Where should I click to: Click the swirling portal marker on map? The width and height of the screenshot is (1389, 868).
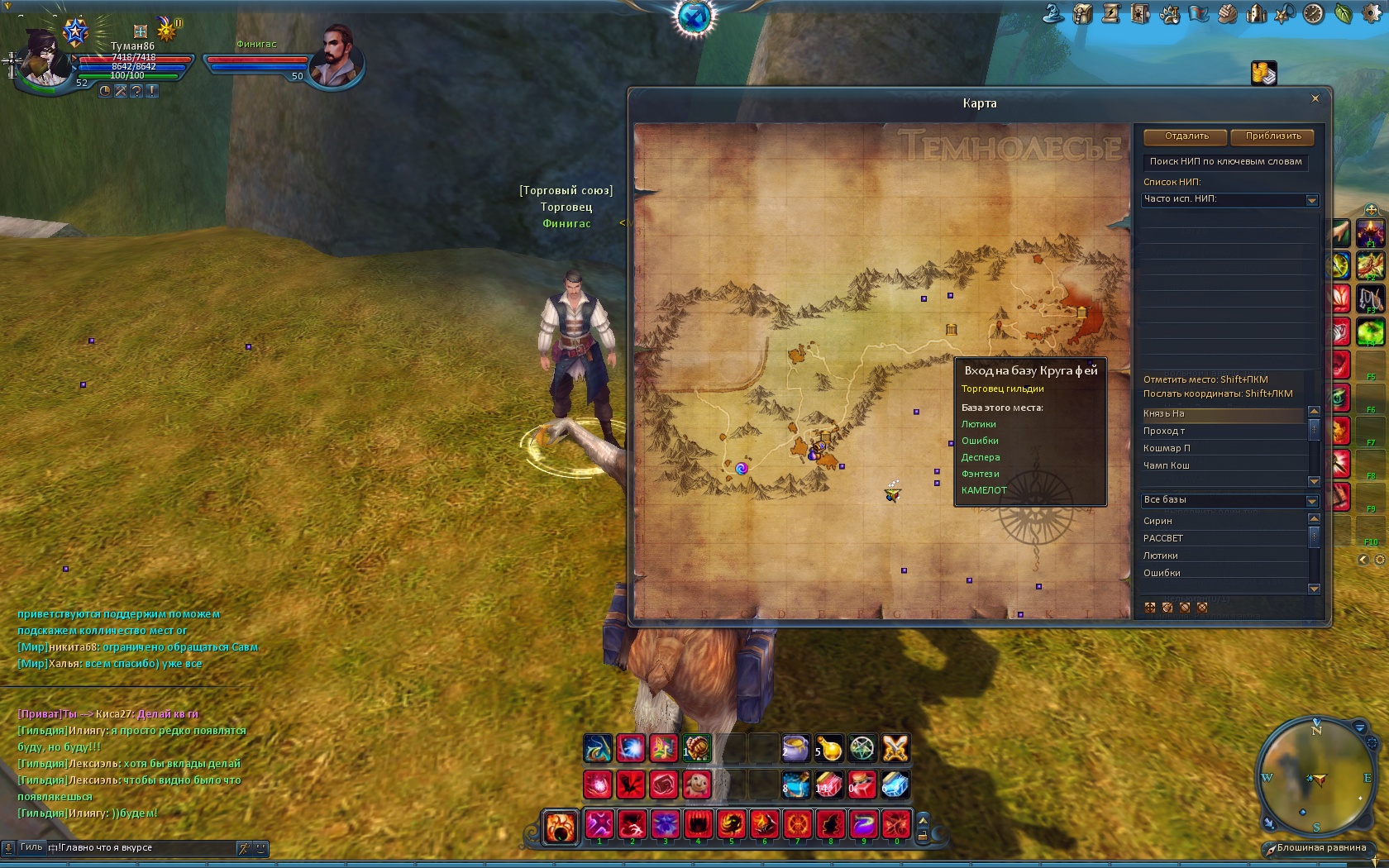click(742, 468)
